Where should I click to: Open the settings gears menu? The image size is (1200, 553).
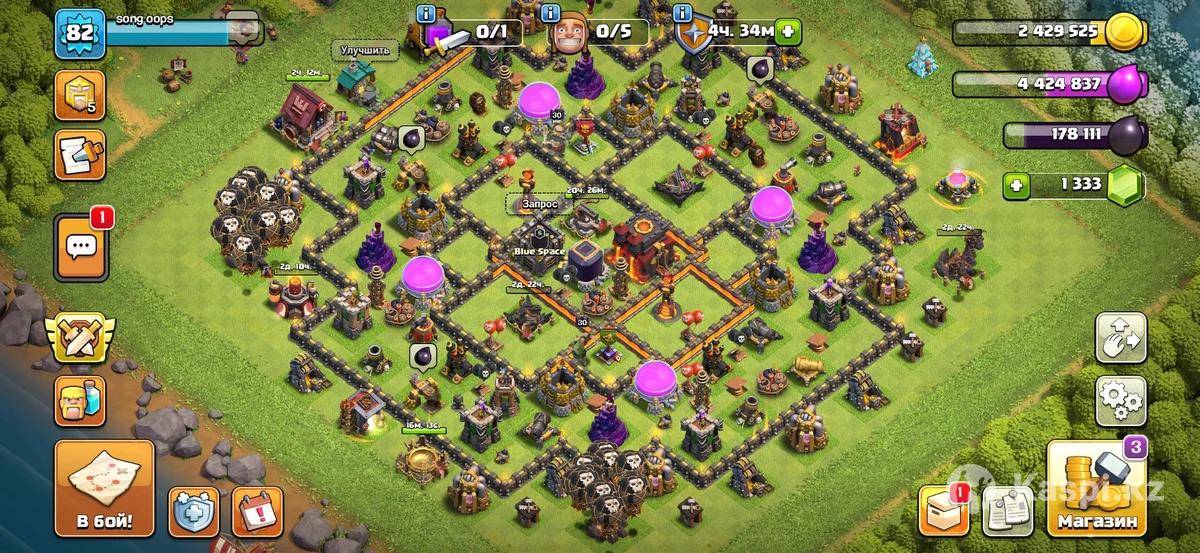1121,400
